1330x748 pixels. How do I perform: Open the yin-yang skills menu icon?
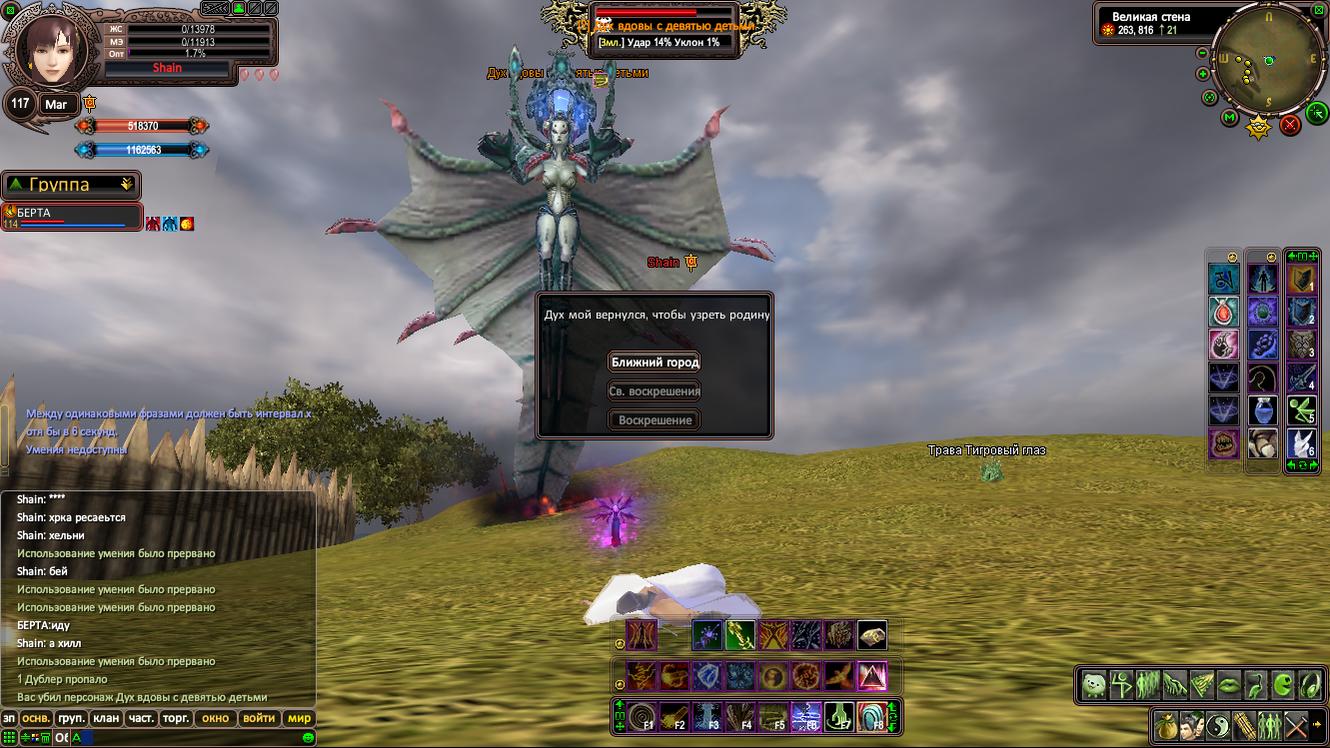[x=1218, y=725]
